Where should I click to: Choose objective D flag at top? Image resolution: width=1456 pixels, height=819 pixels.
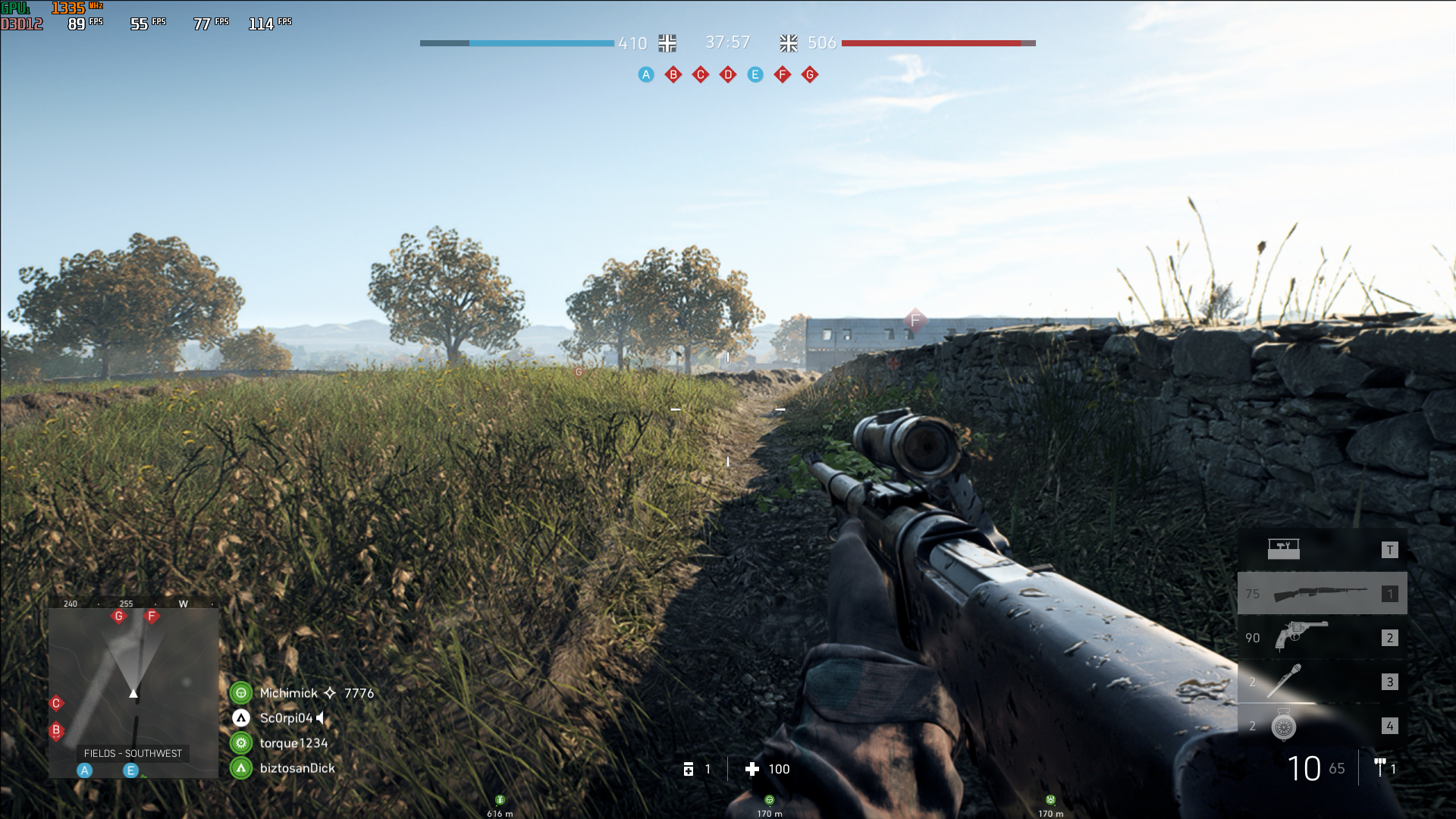pos(728,74)
